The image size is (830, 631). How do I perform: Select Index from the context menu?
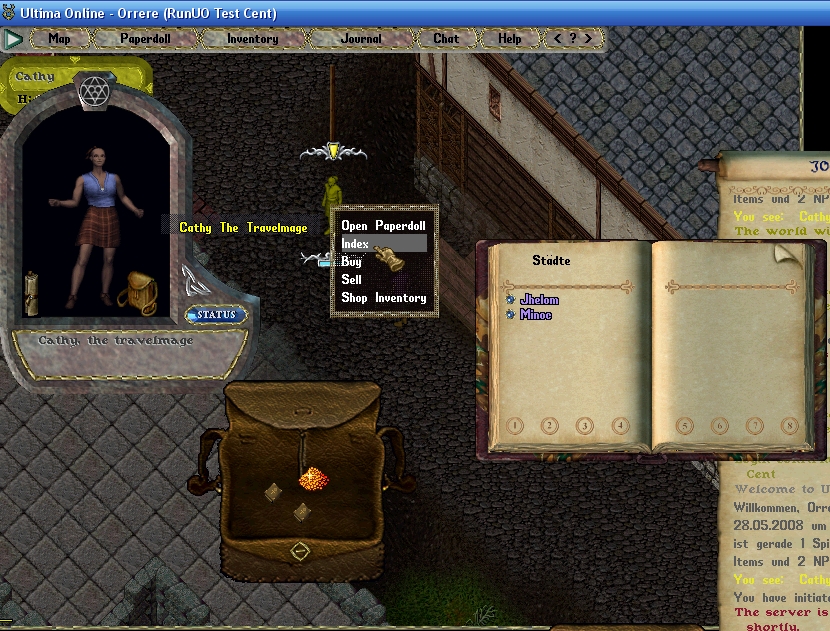356,244
